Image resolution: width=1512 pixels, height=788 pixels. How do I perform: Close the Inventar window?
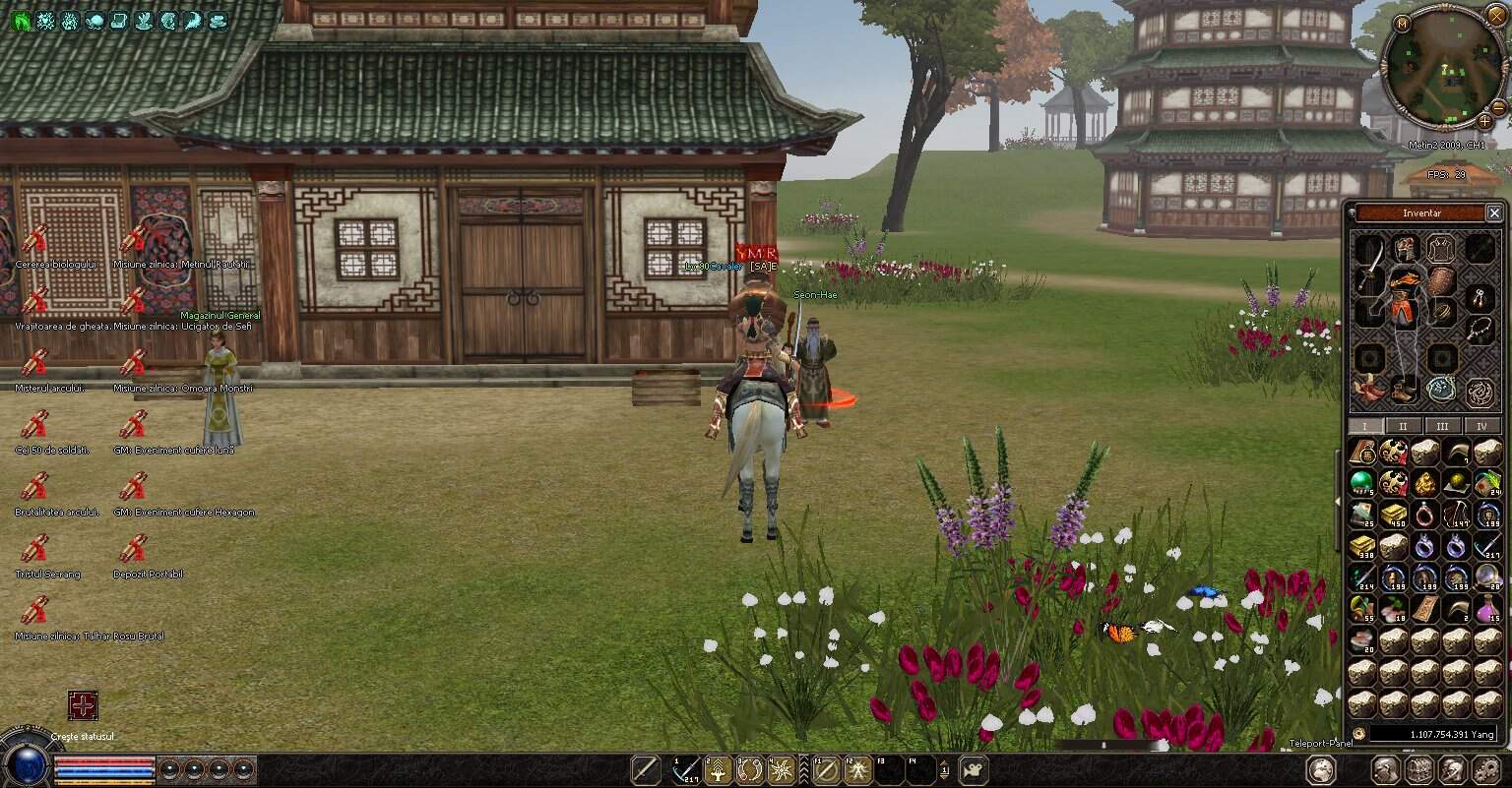pos(1494,212)
